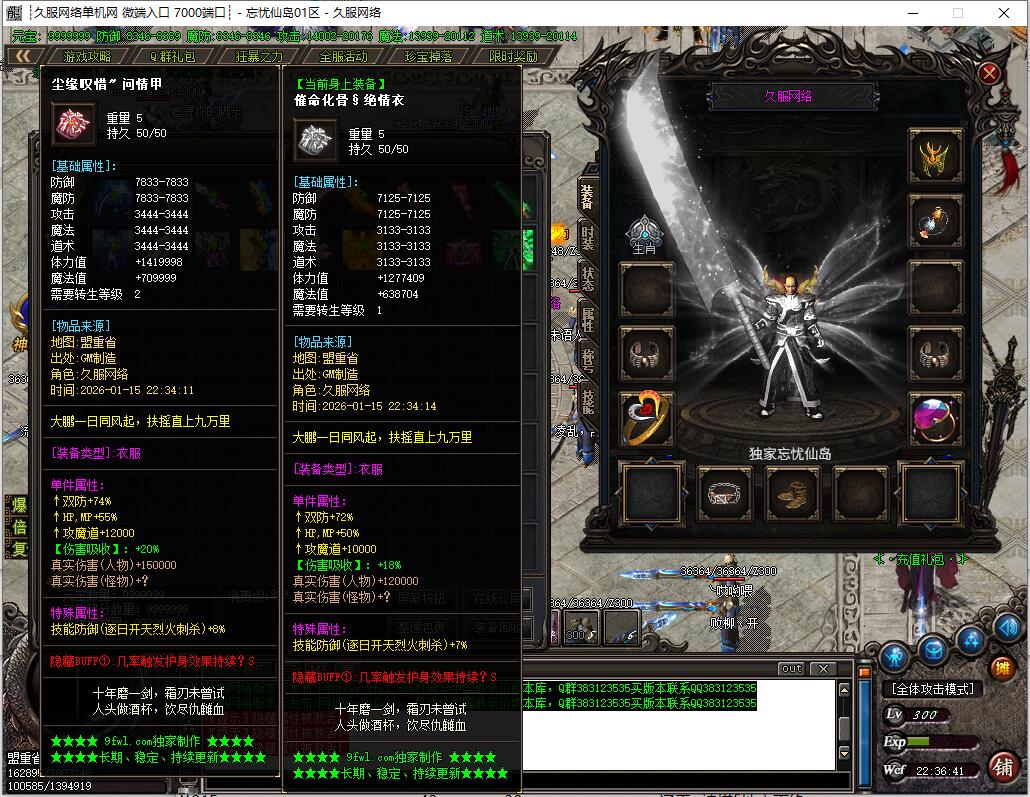Switch to the 时装 fashion tab

tap(588, 238)
